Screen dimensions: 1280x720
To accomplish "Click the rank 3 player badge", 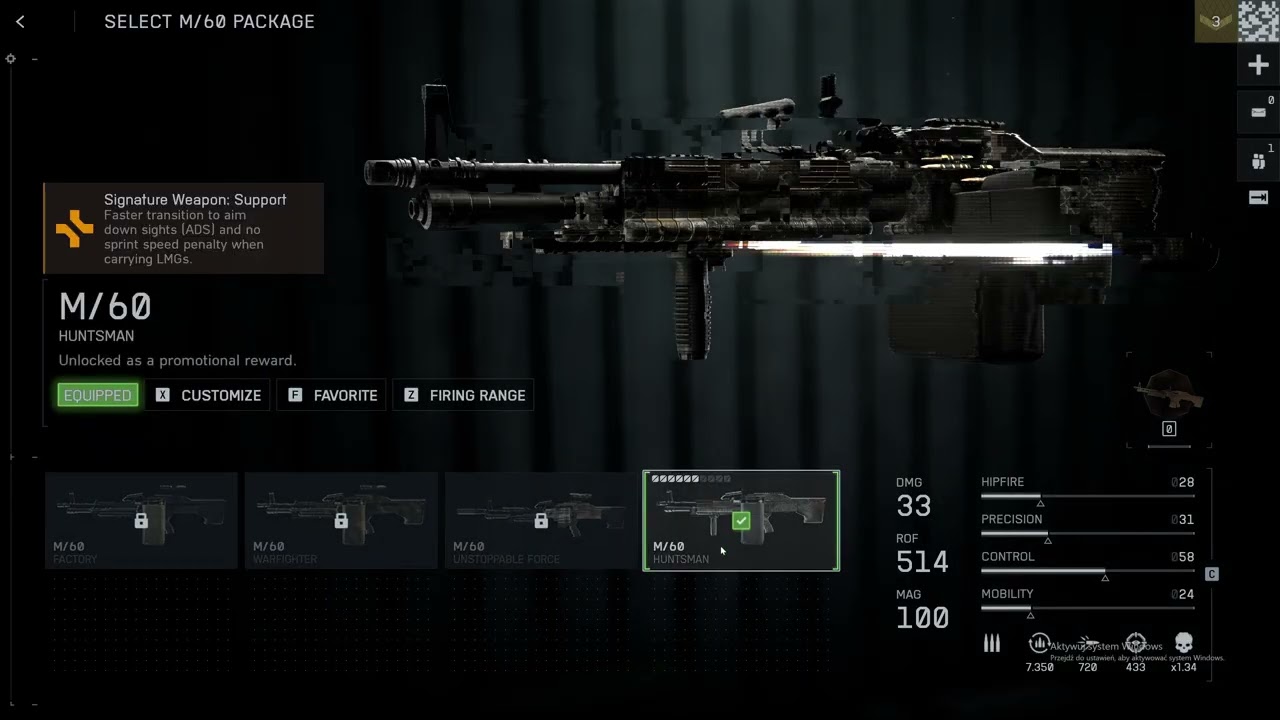I will (1216, 21).
